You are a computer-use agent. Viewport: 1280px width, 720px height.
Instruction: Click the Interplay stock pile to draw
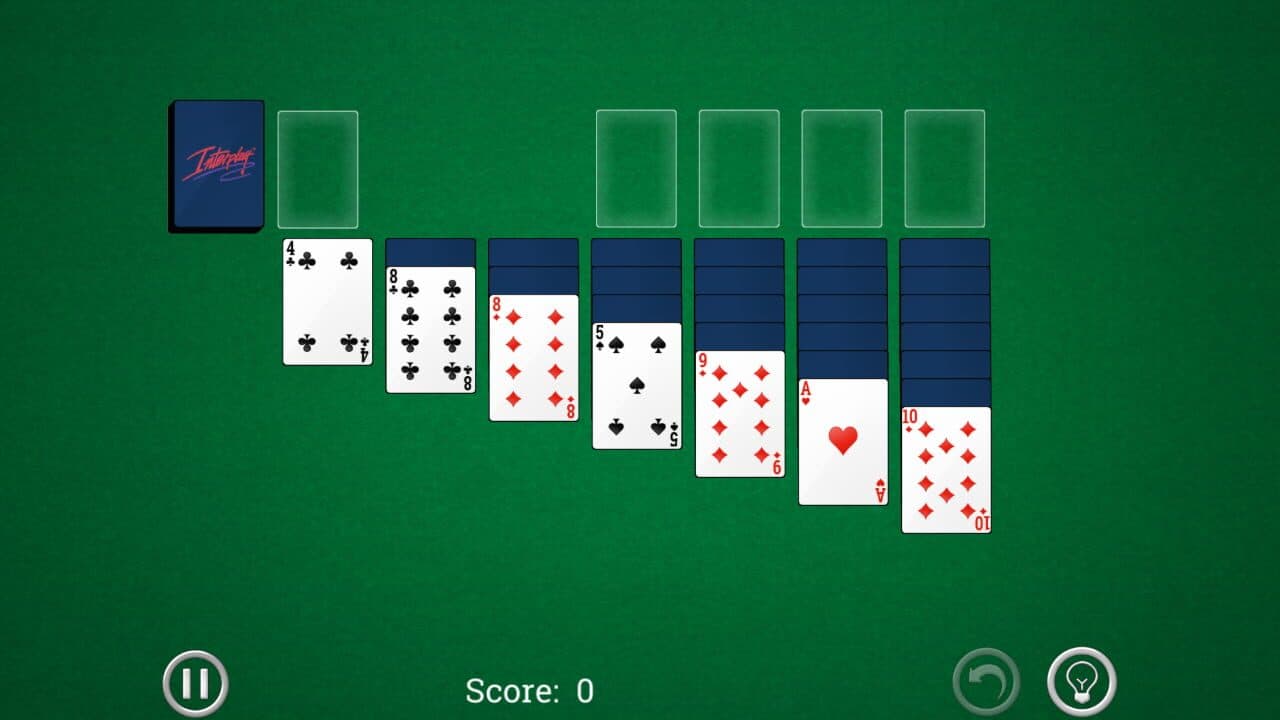217,165
